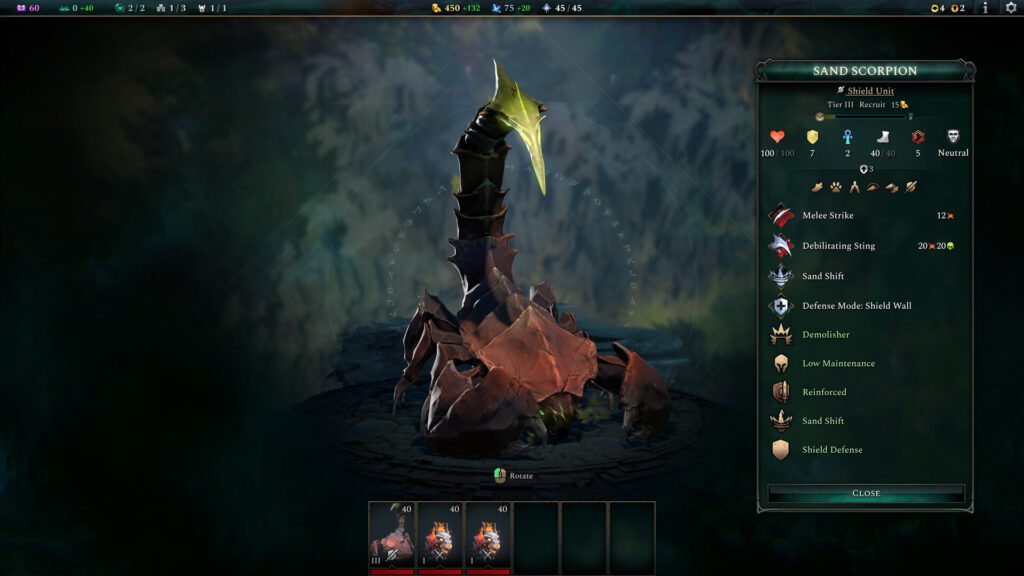The width and height of the screenshot is (1024, 576).
Task: Click the blue ankh resistance stat icon
Action: (x=848, y=137)
